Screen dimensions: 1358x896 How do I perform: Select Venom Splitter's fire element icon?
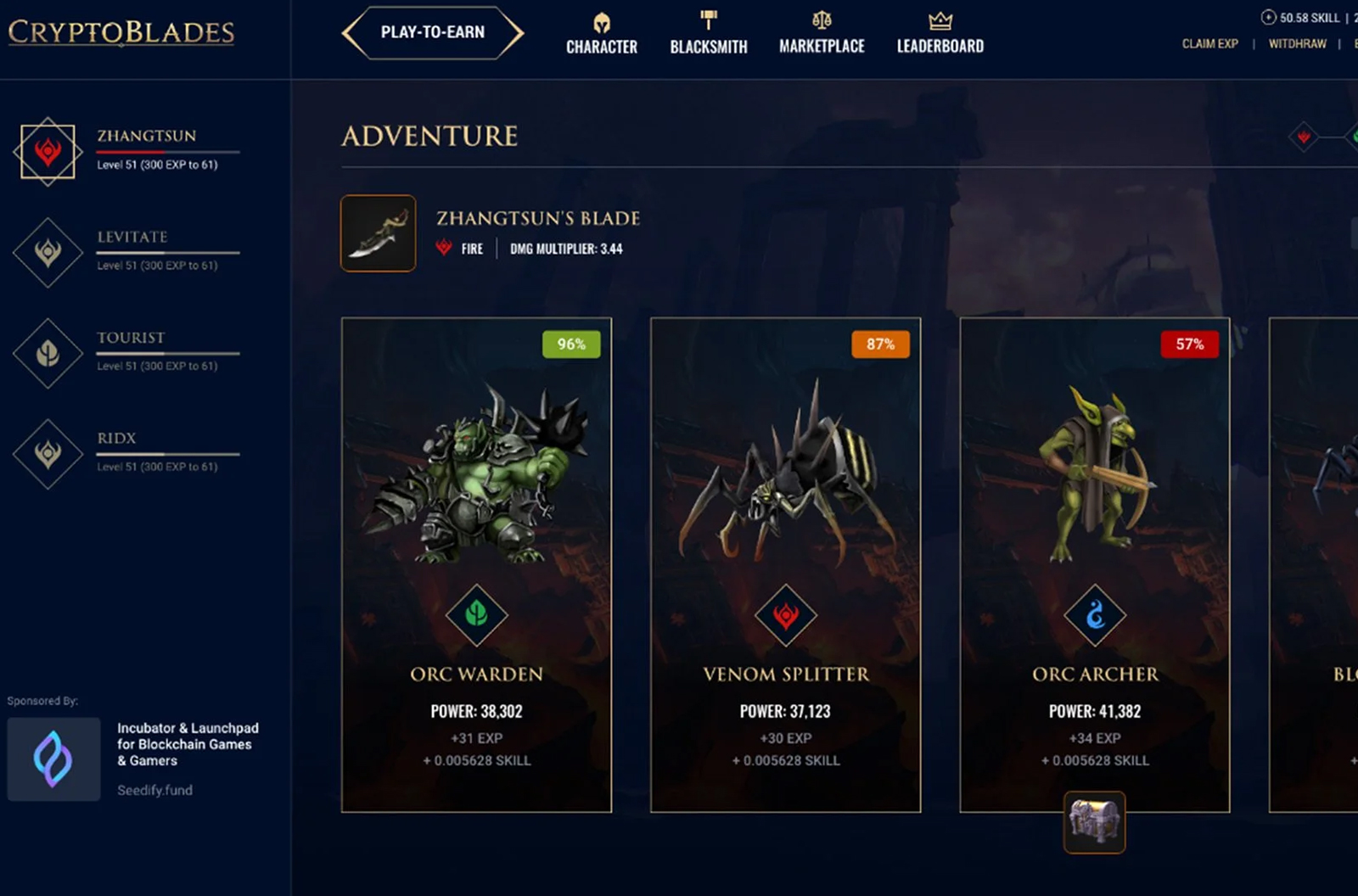coord(785,616)
